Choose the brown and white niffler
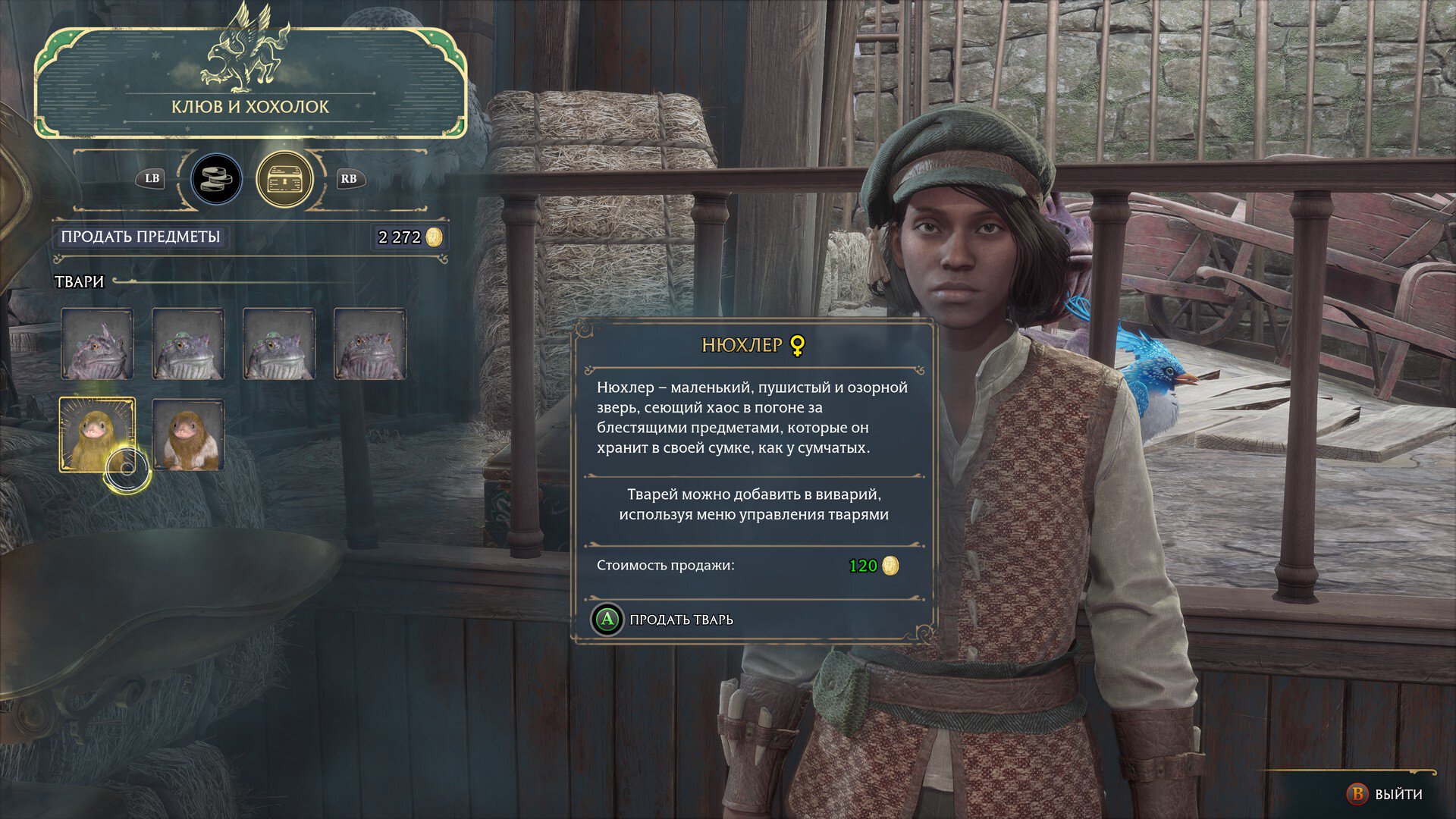The image size is (1456, 819). (188, 435)
